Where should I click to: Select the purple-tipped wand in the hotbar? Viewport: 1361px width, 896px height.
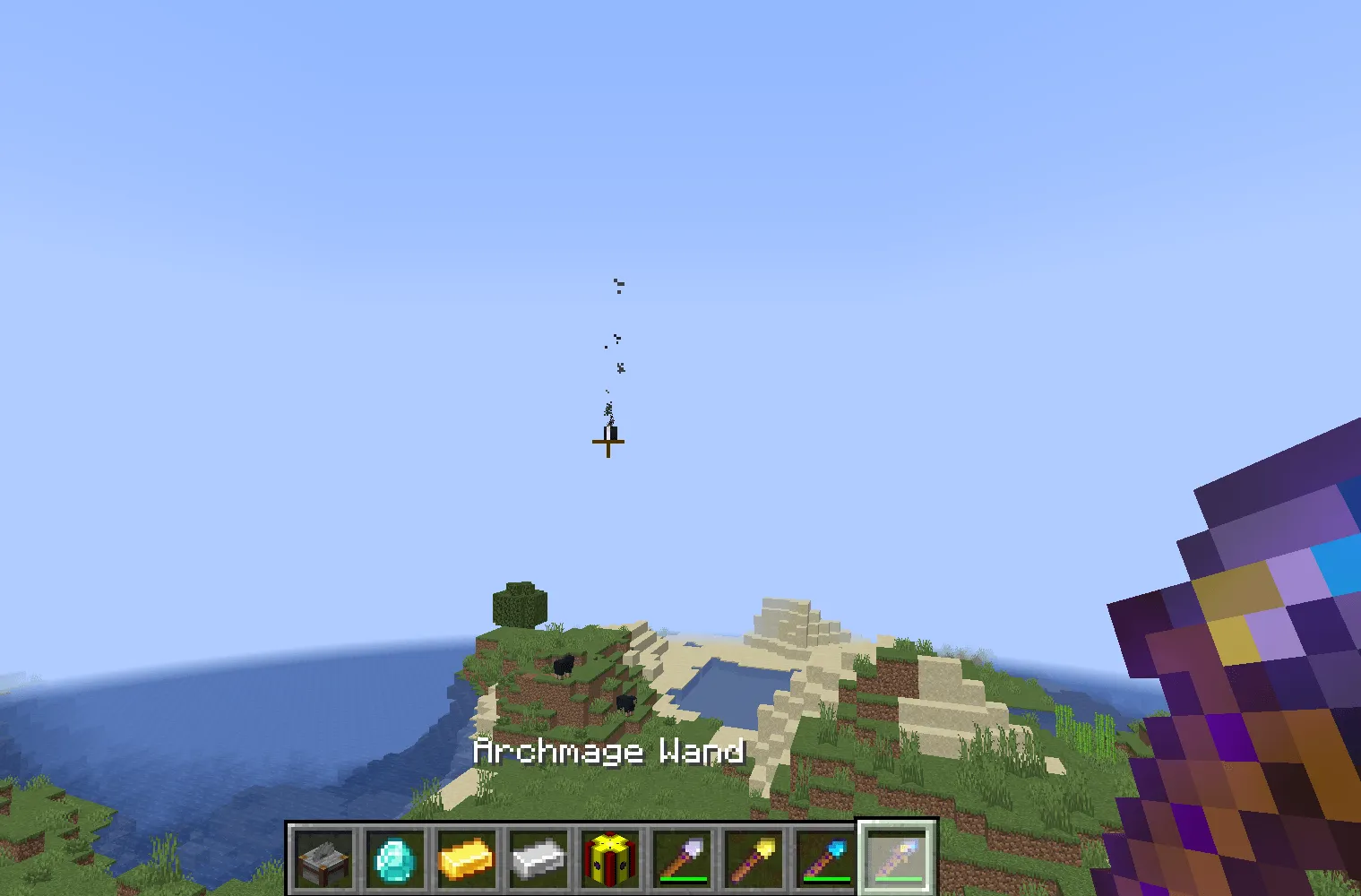point(680,857)
